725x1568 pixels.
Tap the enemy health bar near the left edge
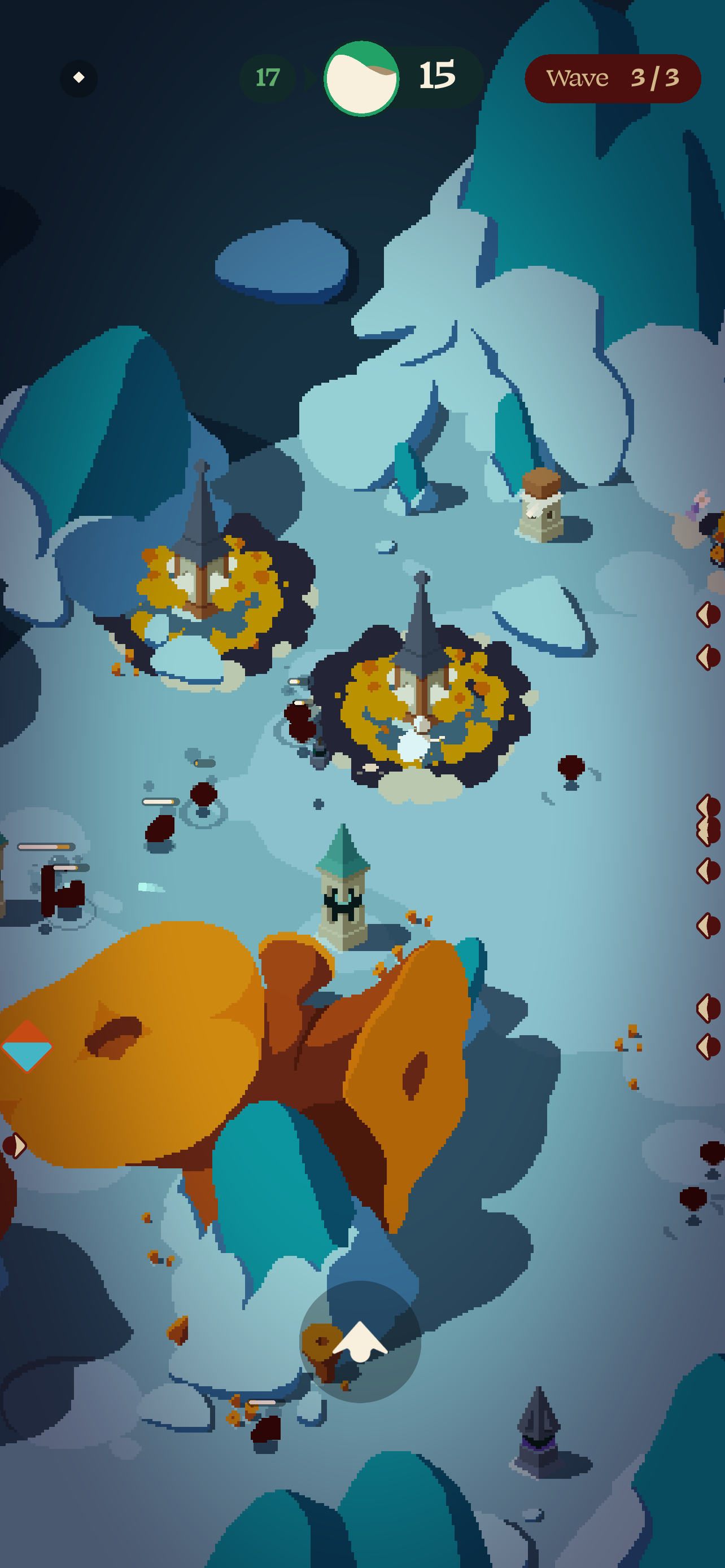(x=46, y=846)
